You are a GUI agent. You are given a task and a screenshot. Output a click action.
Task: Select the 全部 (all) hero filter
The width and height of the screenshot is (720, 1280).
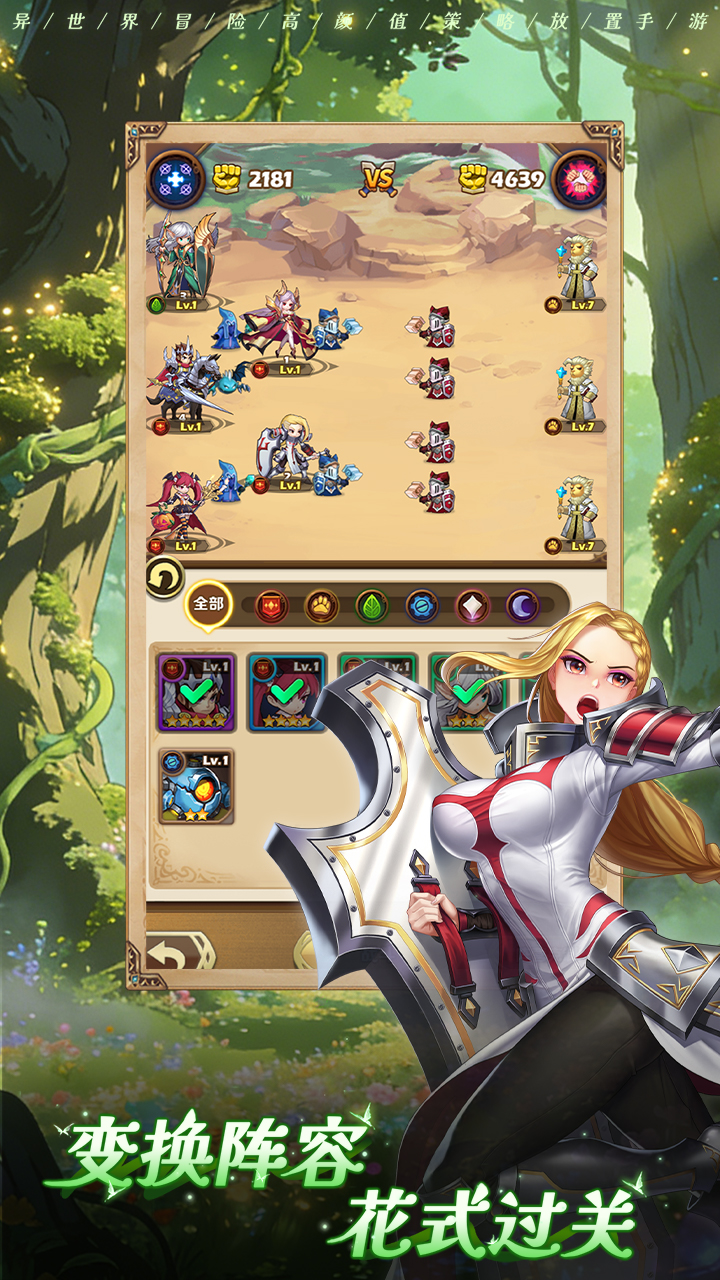click(x=208, y=604)
